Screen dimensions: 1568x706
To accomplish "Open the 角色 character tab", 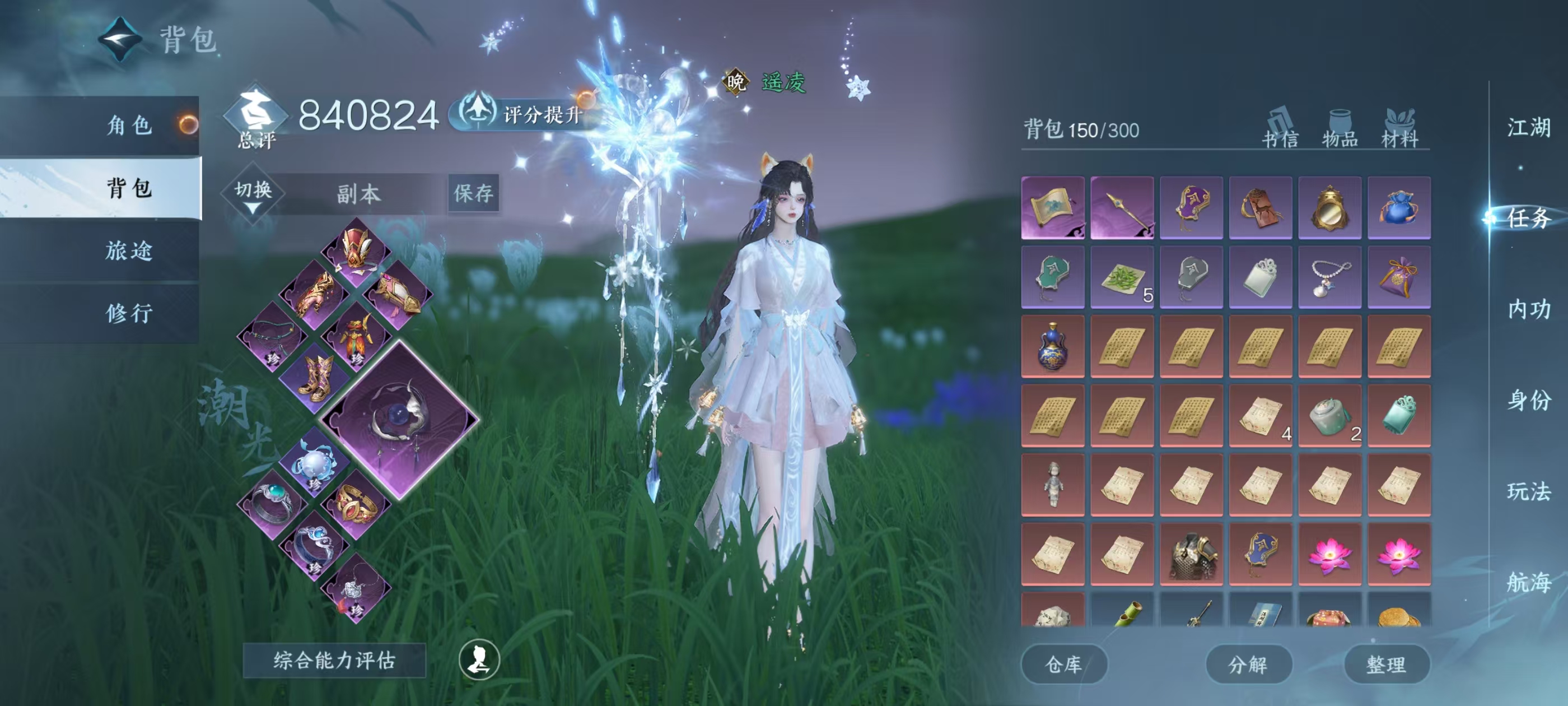I will point(128,126).
